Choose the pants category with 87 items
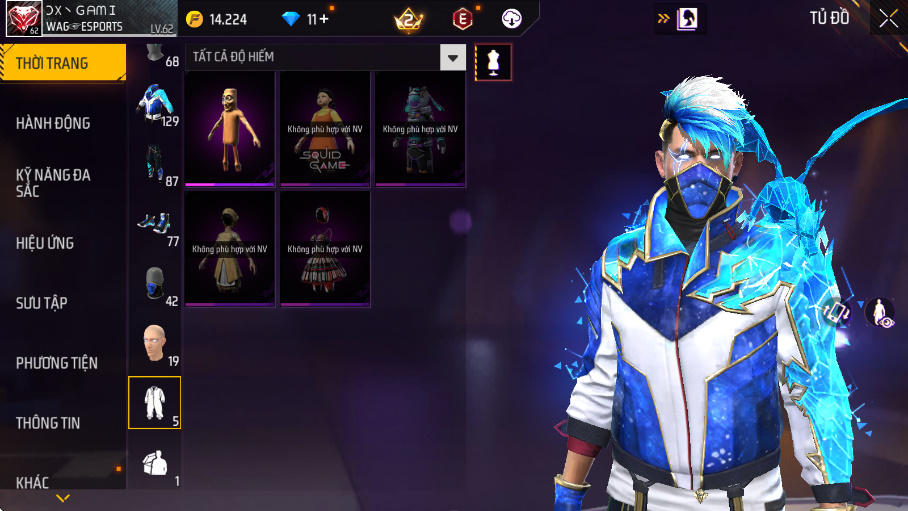 pyautogui.click(x=154, y=162)
